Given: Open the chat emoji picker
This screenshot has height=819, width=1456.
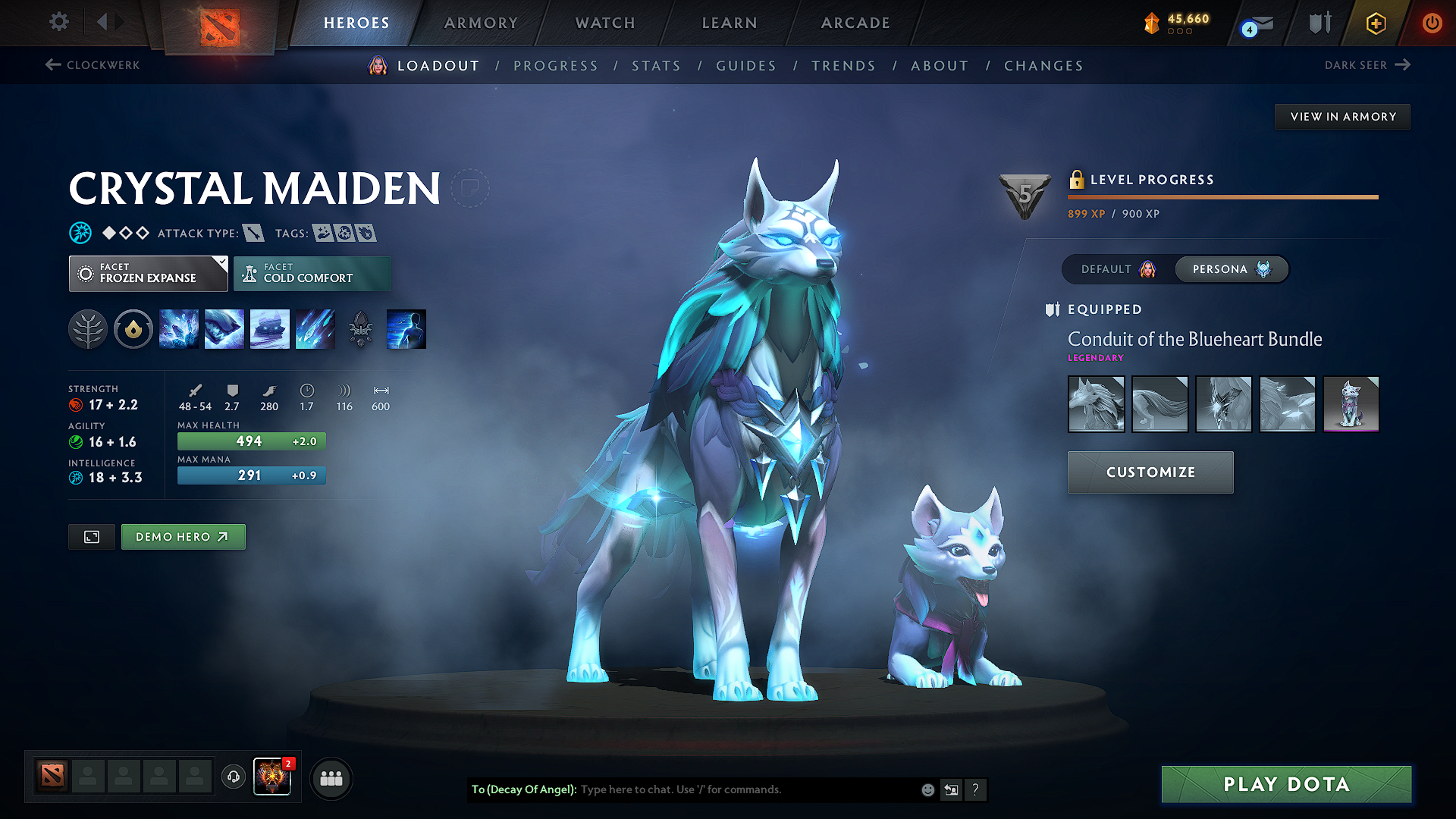Looking at the screenshot, I should pos(927,789).
